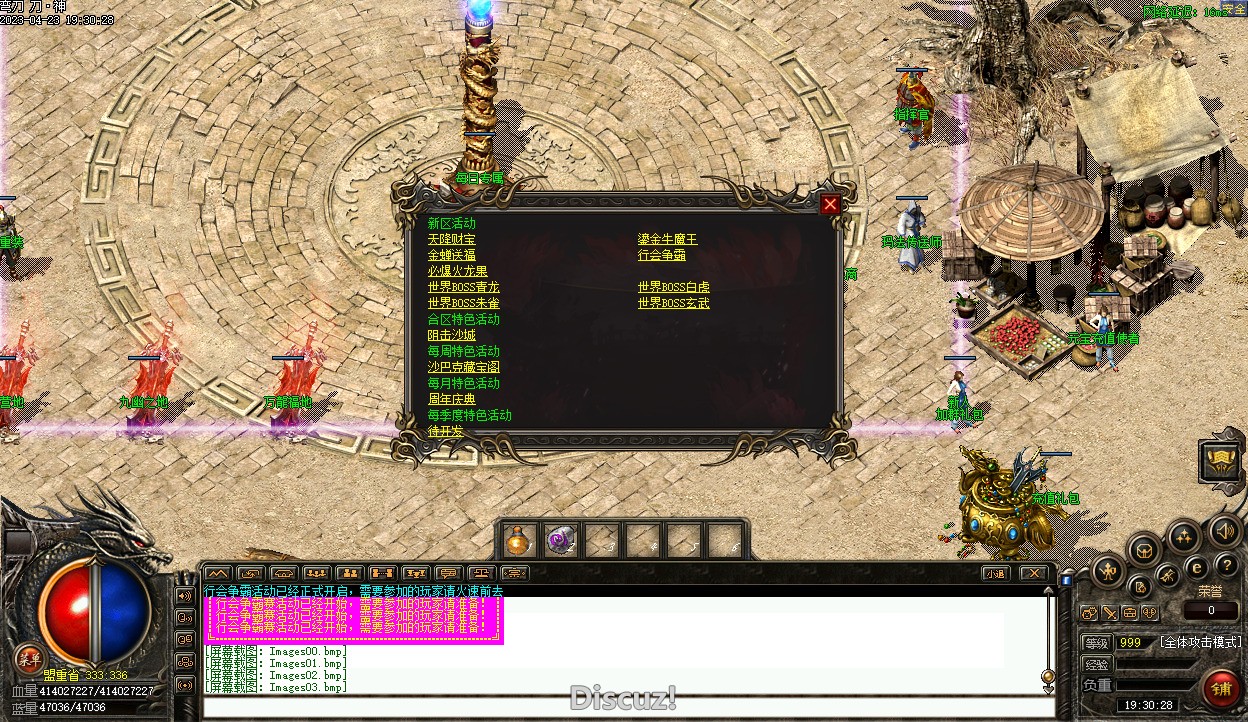This screenshot has width=1248, height=722.
Task: Open the 天降财宝 activity link
Action: point(451,240)
